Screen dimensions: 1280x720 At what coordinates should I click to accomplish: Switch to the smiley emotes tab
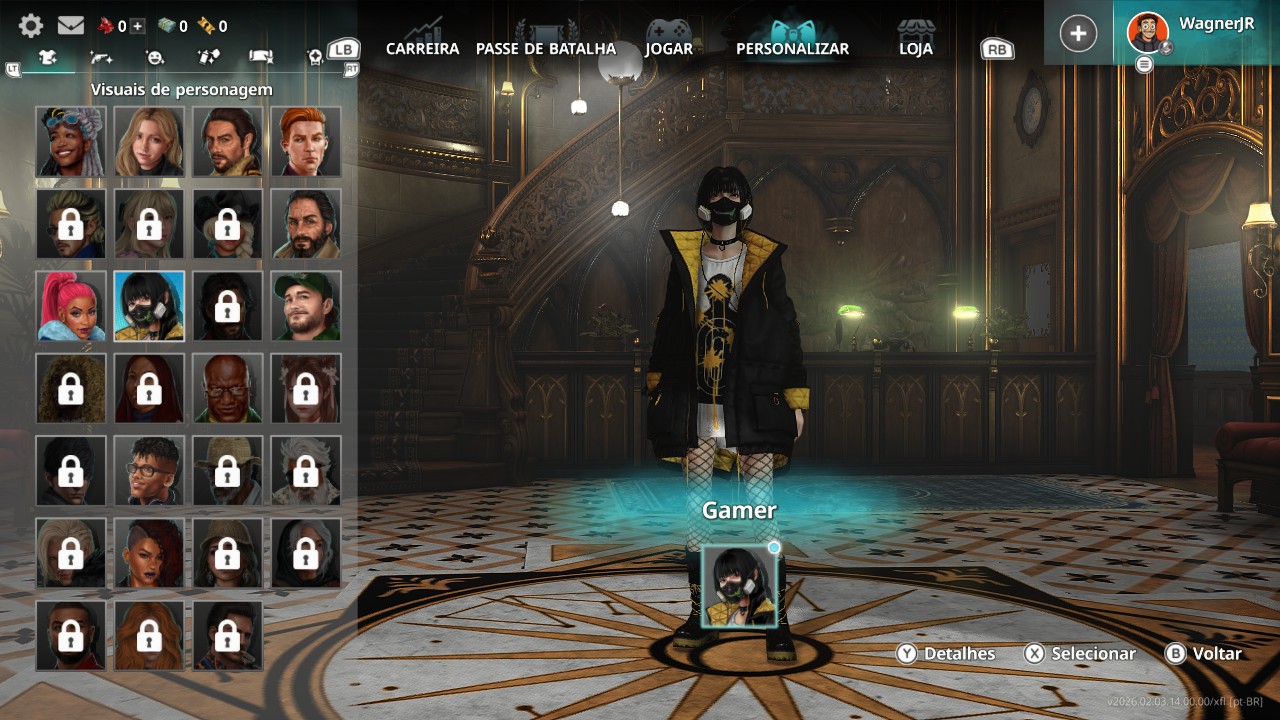tap(154, 58)
